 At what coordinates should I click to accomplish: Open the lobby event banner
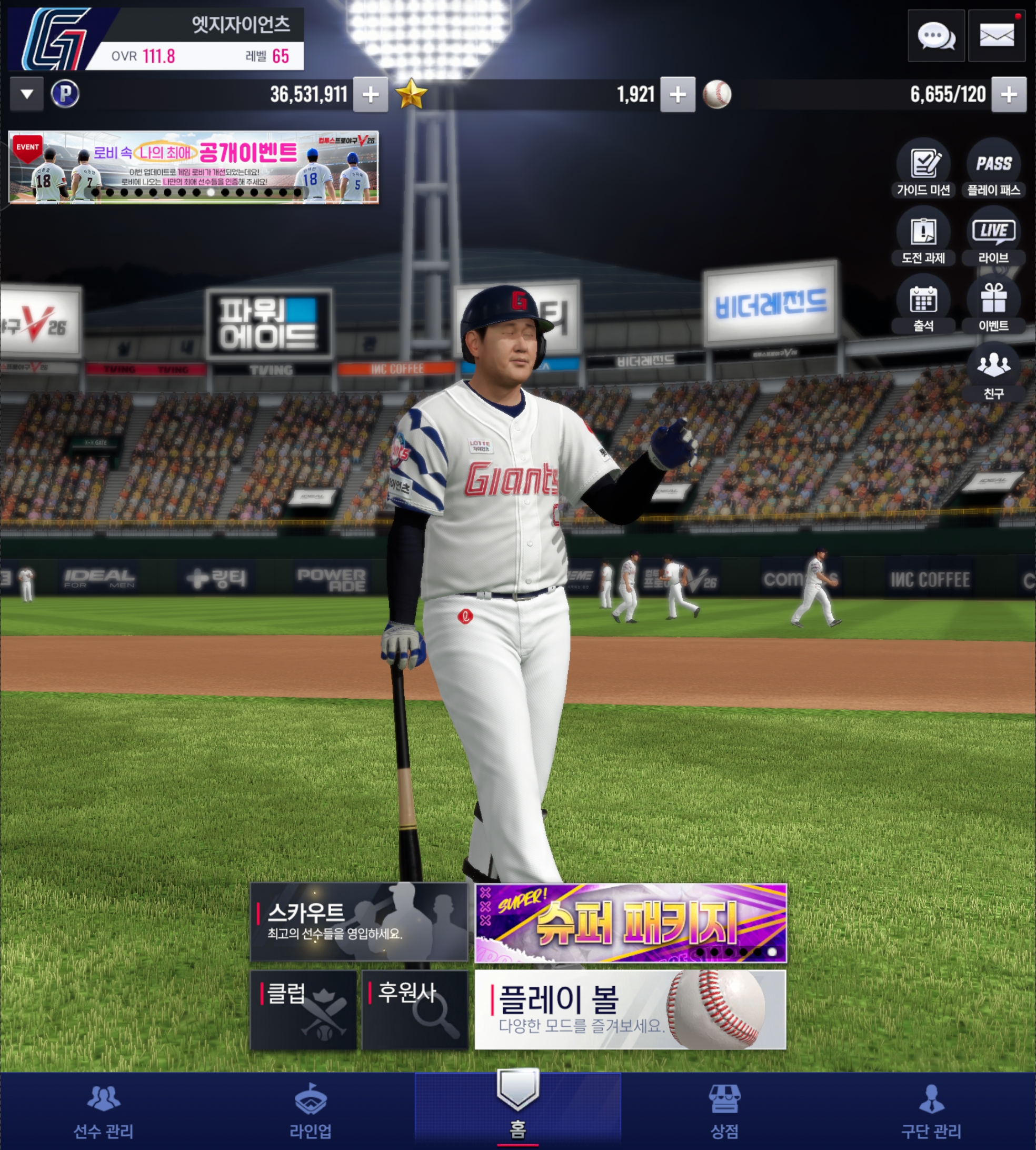(x=194, y=167)
